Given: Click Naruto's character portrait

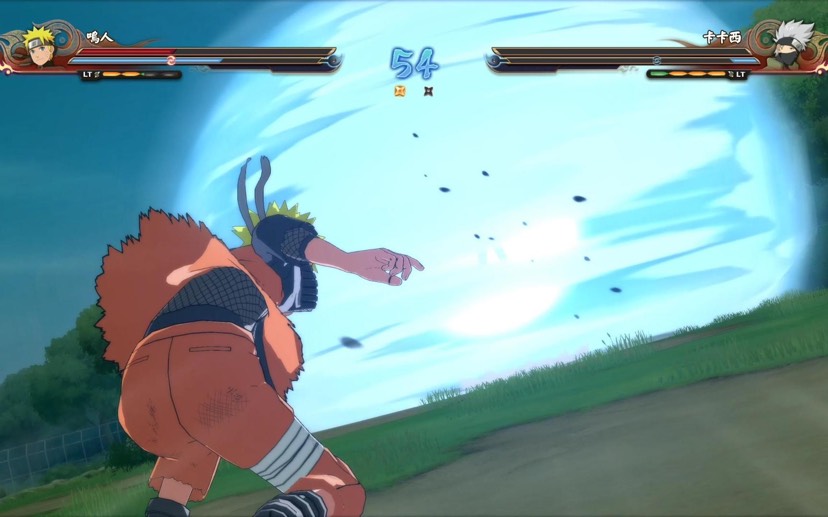Looking at the screenshot, I should [39, 47].
